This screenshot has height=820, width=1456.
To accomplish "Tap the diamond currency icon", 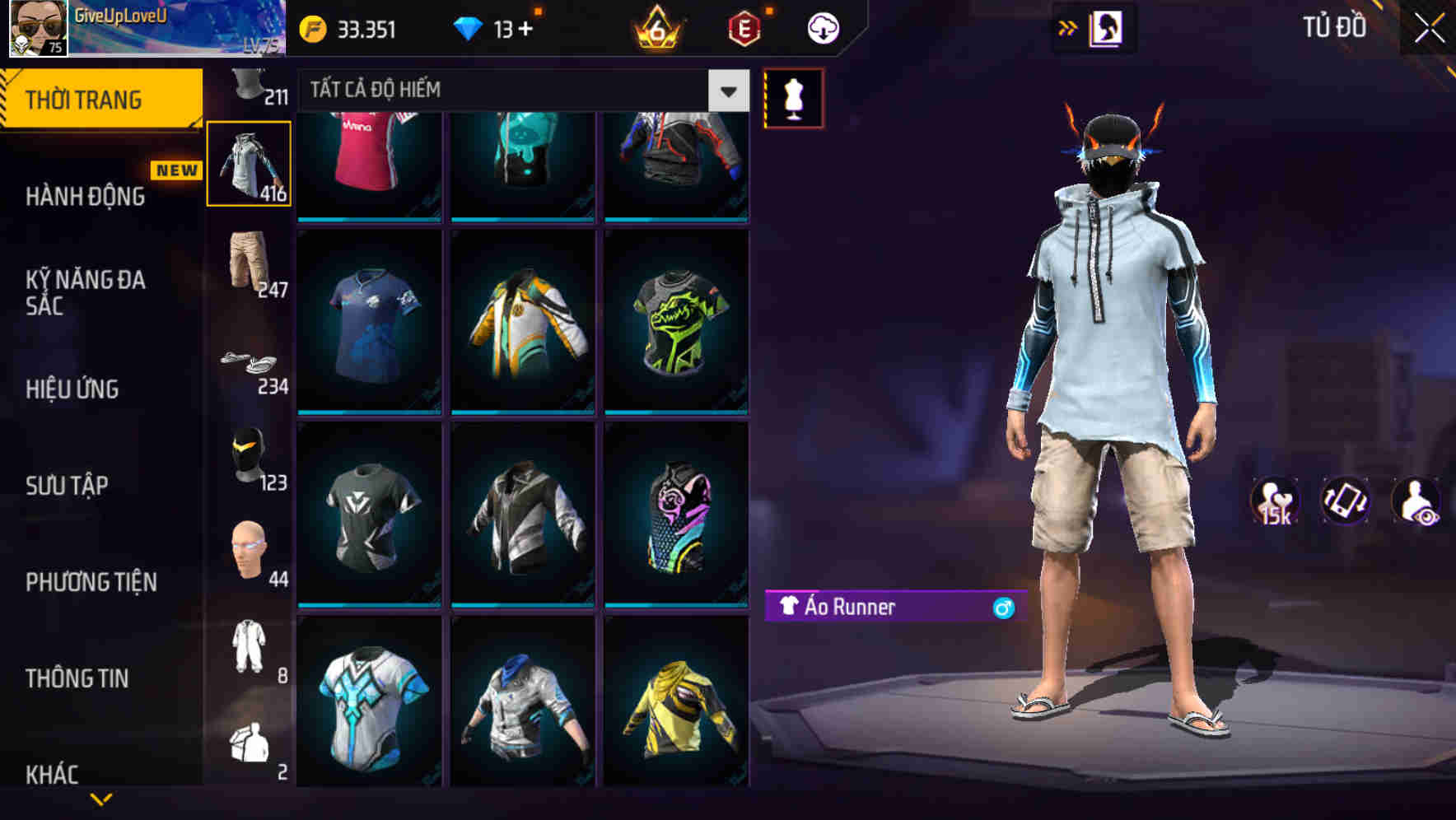I will click(469, 27).
